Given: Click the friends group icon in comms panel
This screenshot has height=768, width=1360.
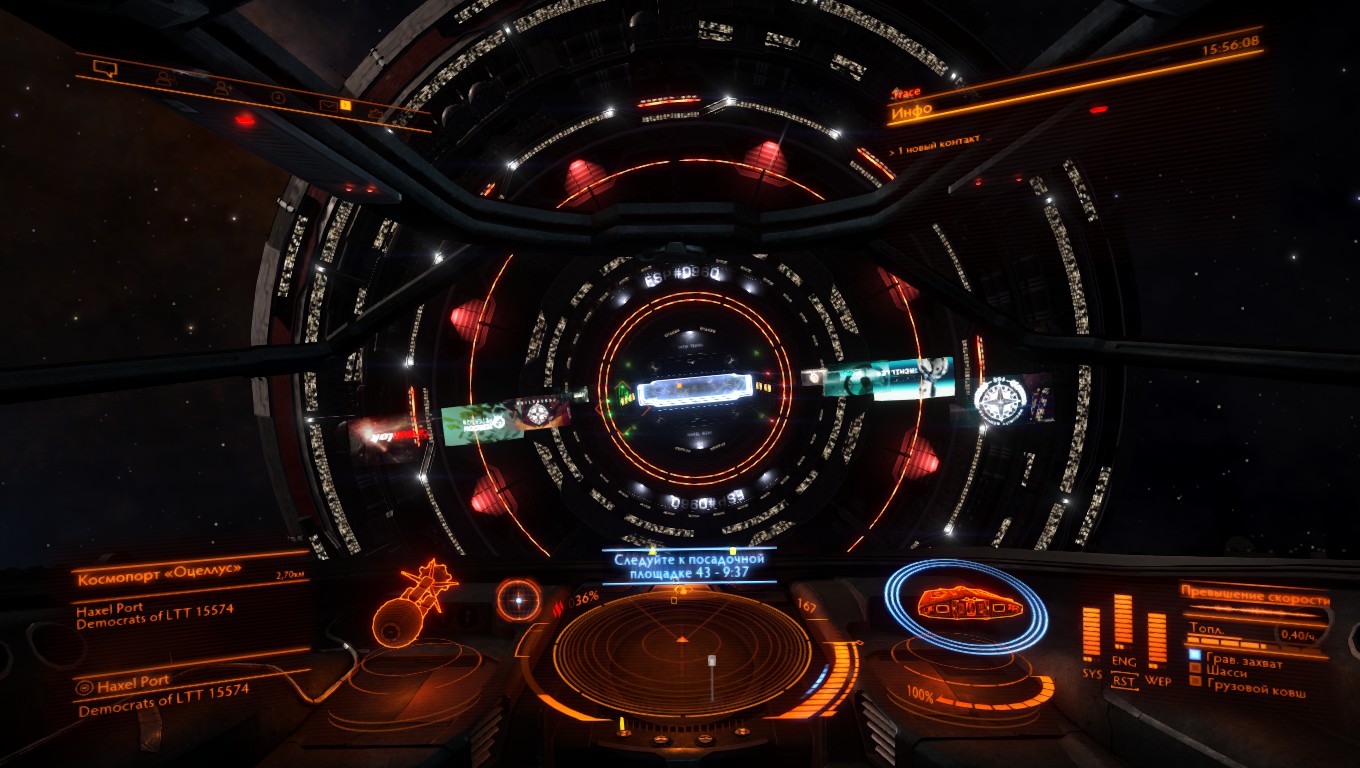Looking at the screenshot, I should pyautogui.click(x=166, y=79).
